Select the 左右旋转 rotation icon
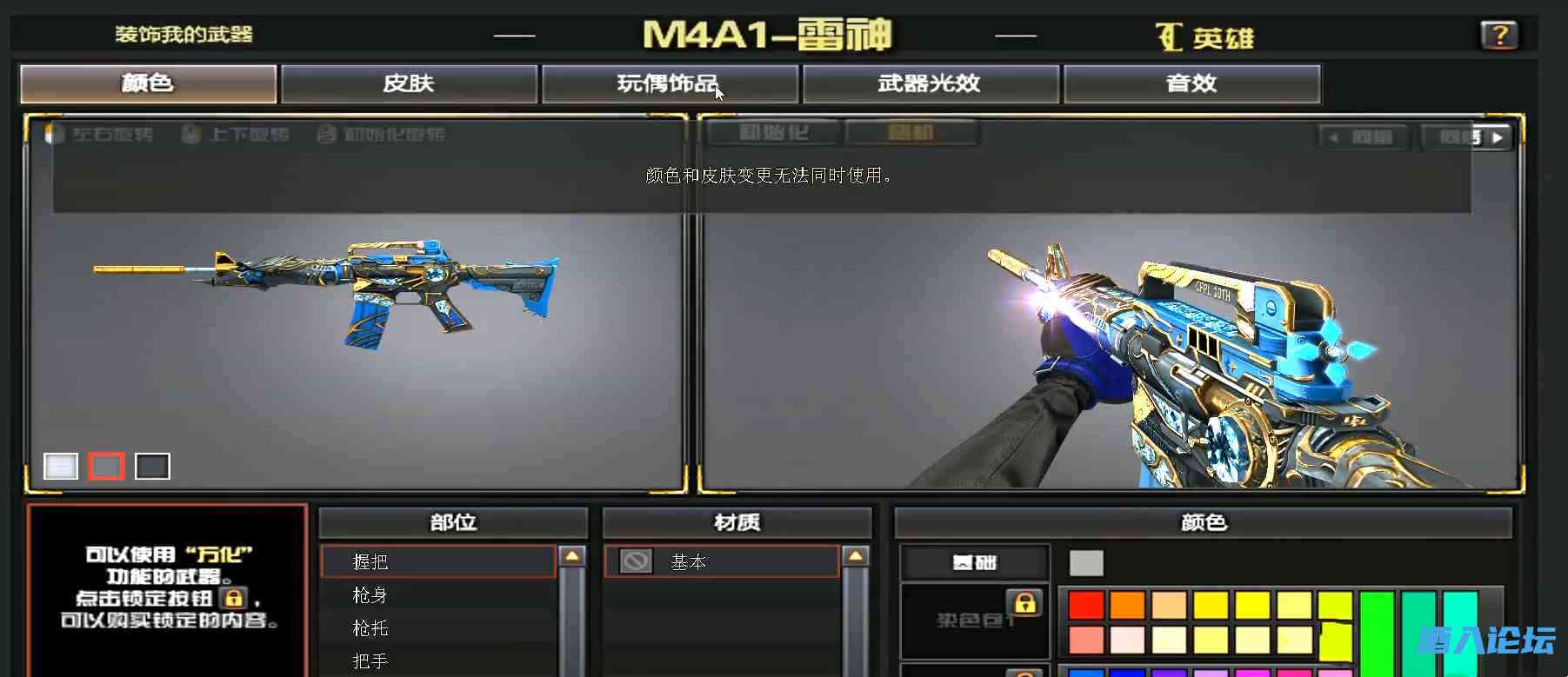This screenshot has height=677, width=1568. (x=59, y=135)
